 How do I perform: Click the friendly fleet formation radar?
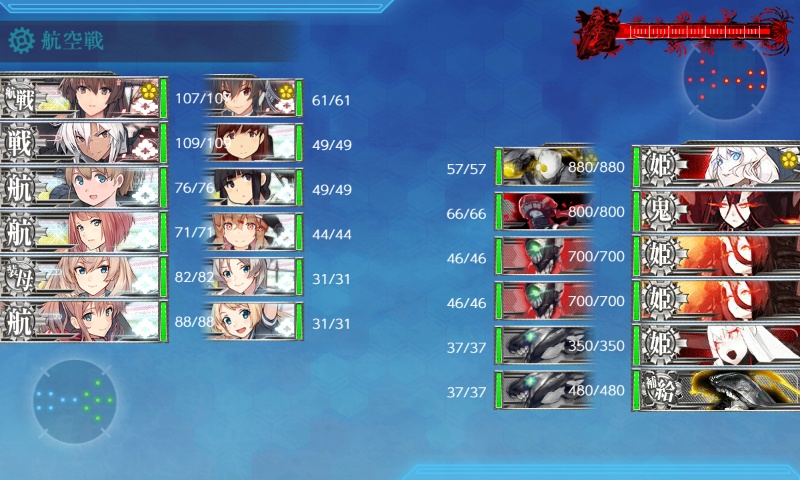[x=74, y=400]
